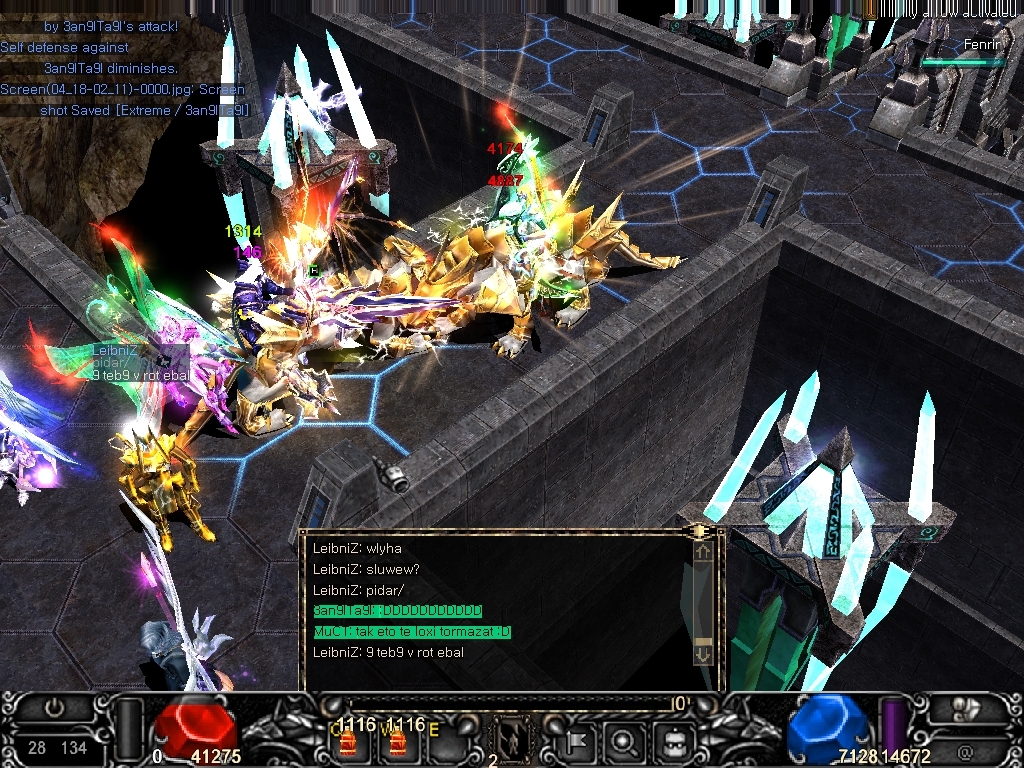The width and height of the screenshot is (1024, 768).
Task: Use the potion in the Q slot
Action: [349, 743]
